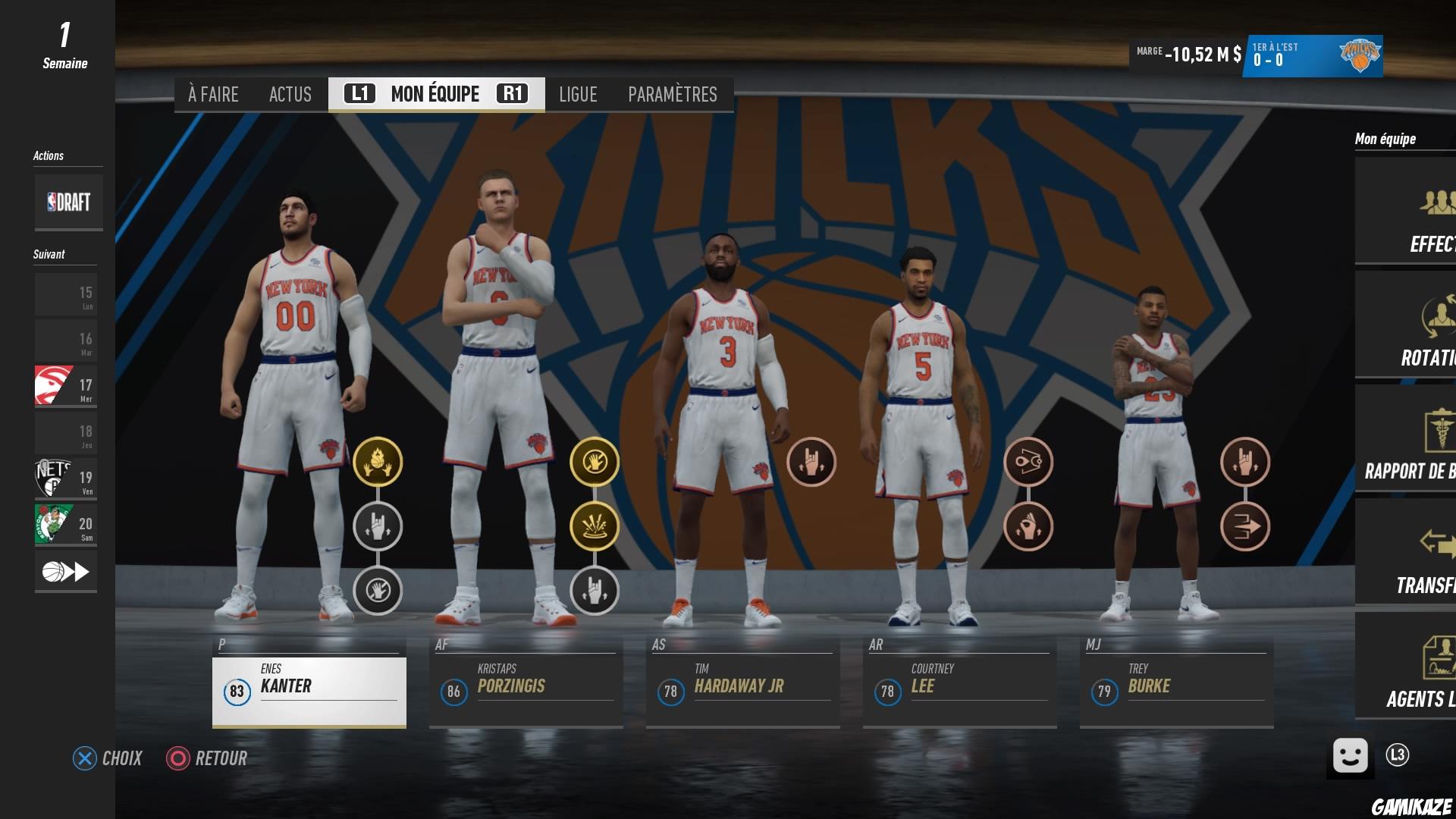This screenshot has width=1456, height=819.
Task: Click the DRAFT action icon in Actions sidebar
Action: coord(68,201)
